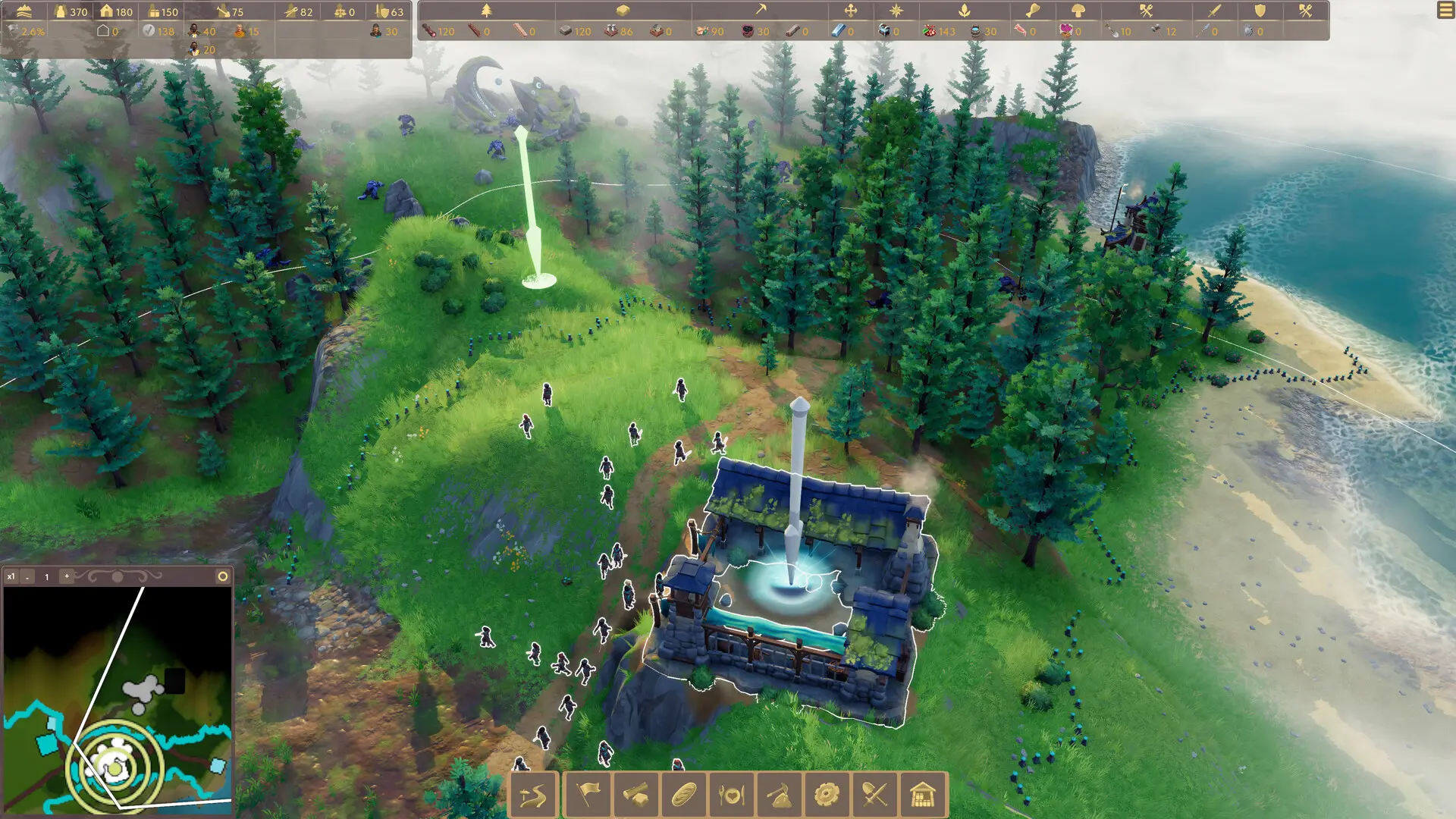The image size is (1456, 819).
Task: Open the meals and happiness panel
Action: click(730, 795)
